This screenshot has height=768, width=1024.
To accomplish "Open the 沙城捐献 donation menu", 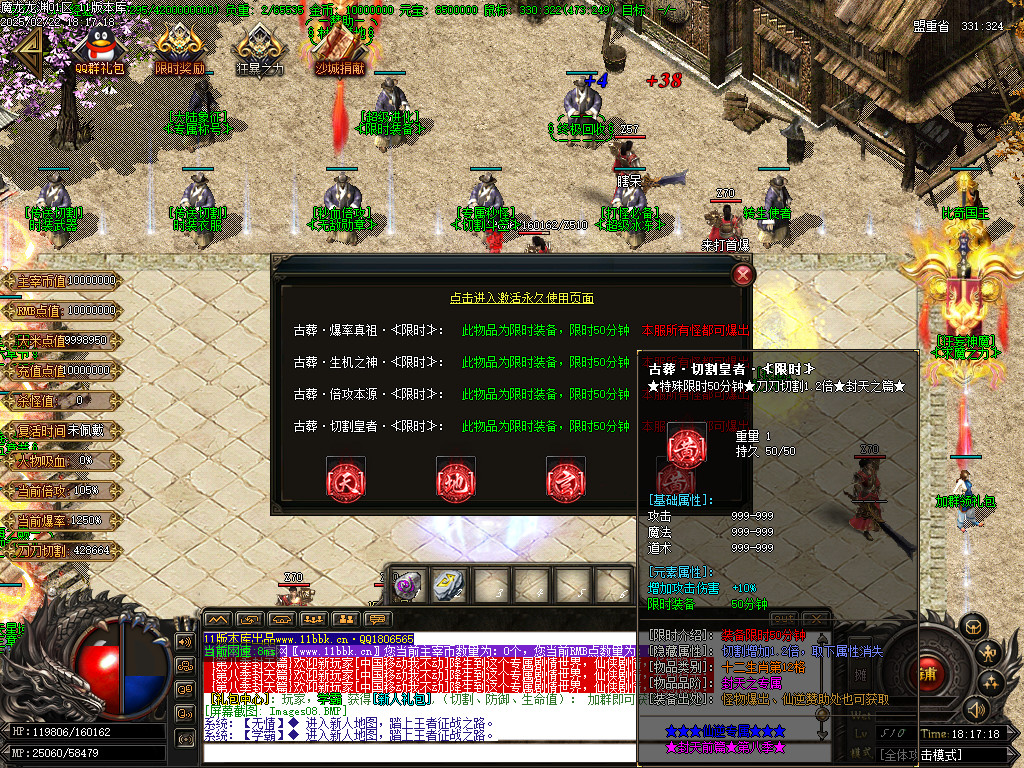I will coord(340,48).
